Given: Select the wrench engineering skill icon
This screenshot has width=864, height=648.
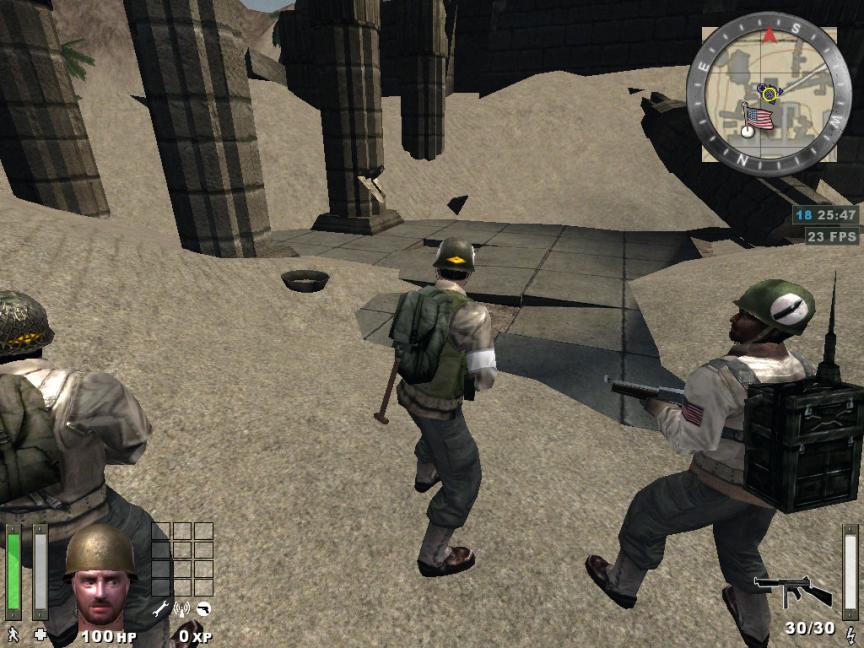Looking at the screenshot, I should pos(160,607).
